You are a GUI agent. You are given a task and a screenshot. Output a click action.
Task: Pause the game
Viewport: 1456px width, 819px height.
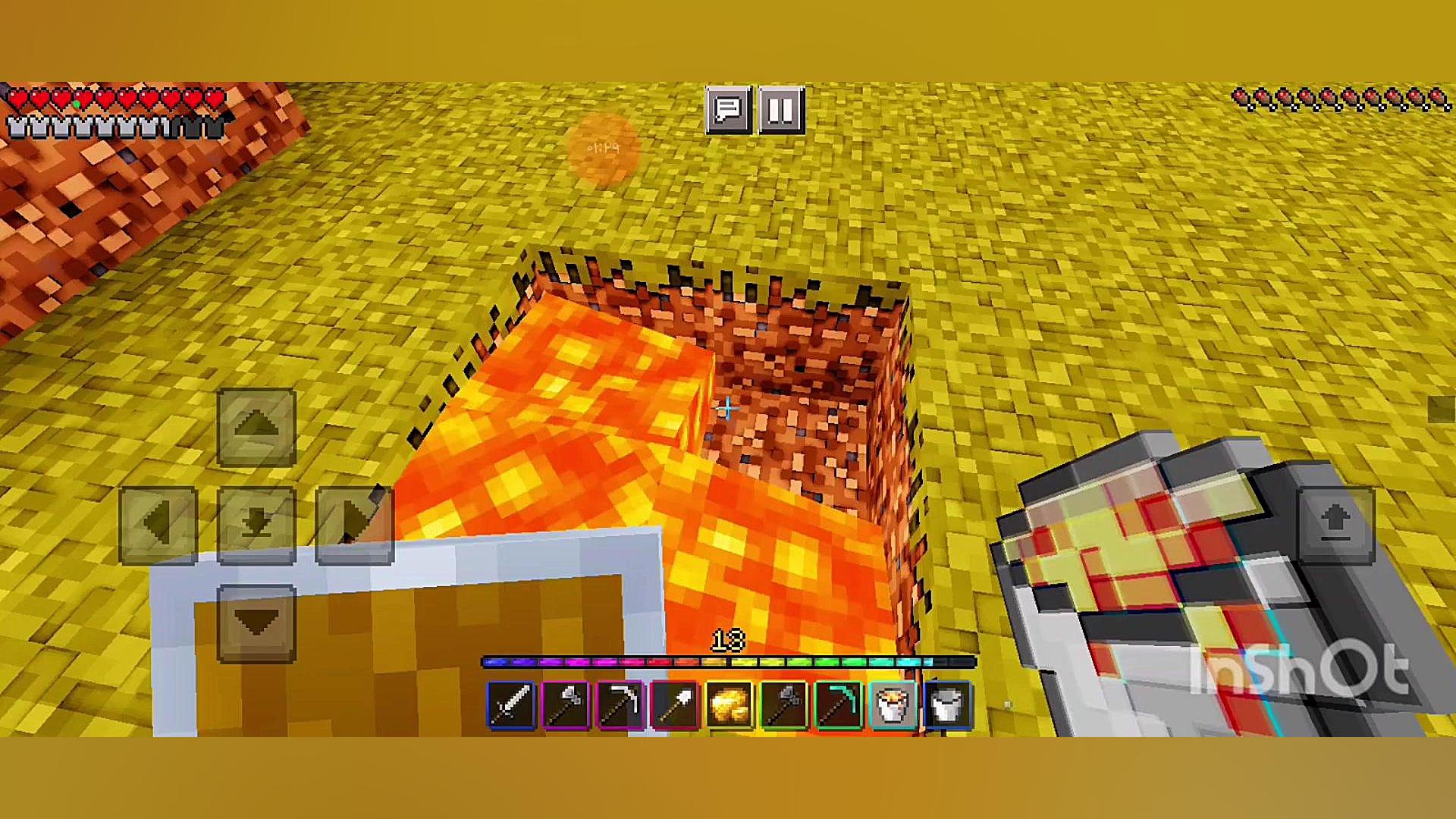pyautogui.click(x=781, y=111)
